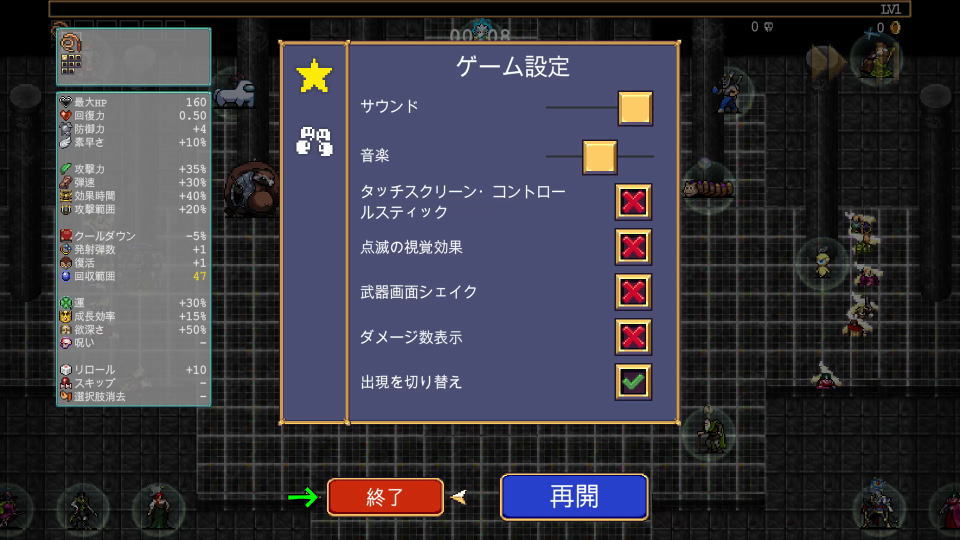Enable 点滅の視覚効果 checkbox
This screenshot has height=540, width=960.
[x=633, y=247]
